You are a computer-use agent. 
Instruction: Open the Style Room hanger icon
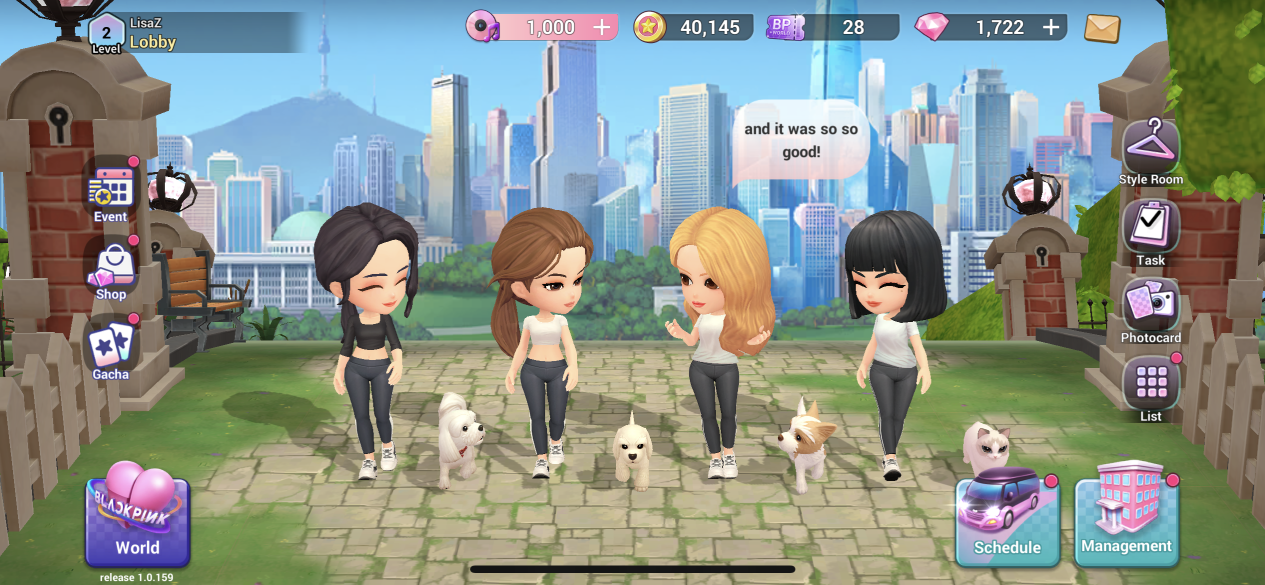[x=1151, y=151]
